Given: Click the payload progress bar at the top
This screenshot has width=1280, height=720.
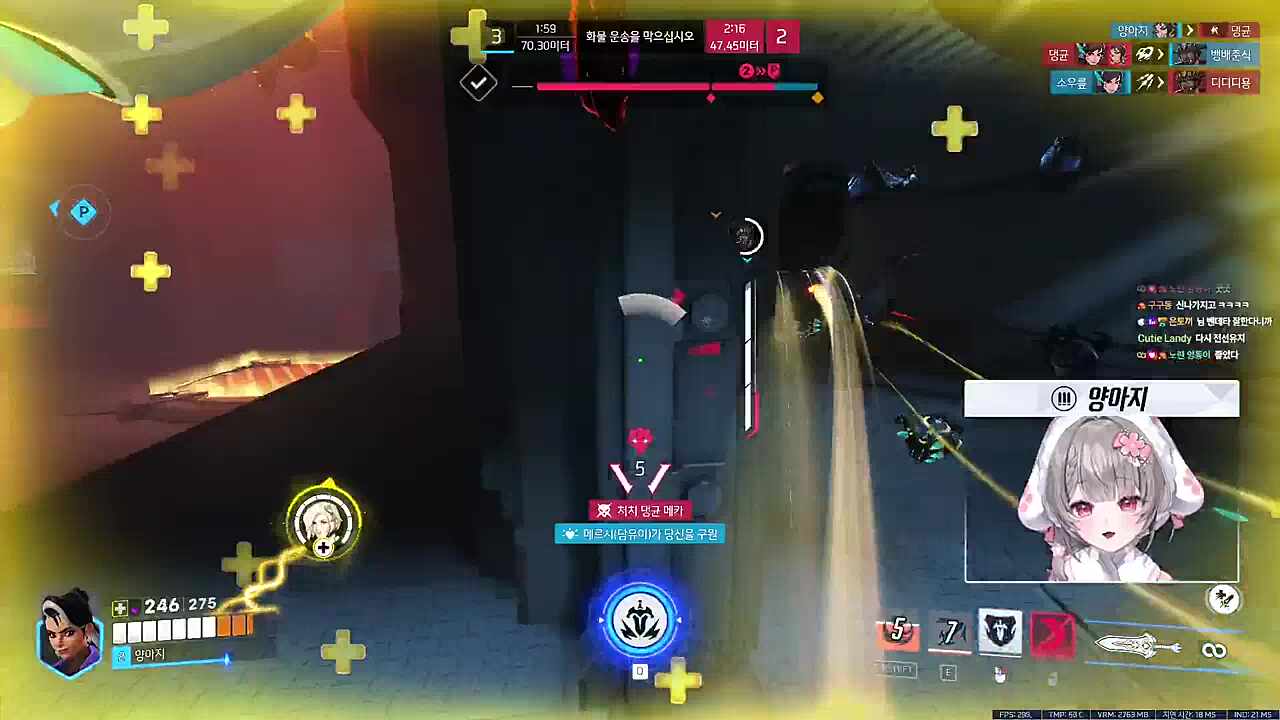Looking at the screenshot, I should point(672,86).
